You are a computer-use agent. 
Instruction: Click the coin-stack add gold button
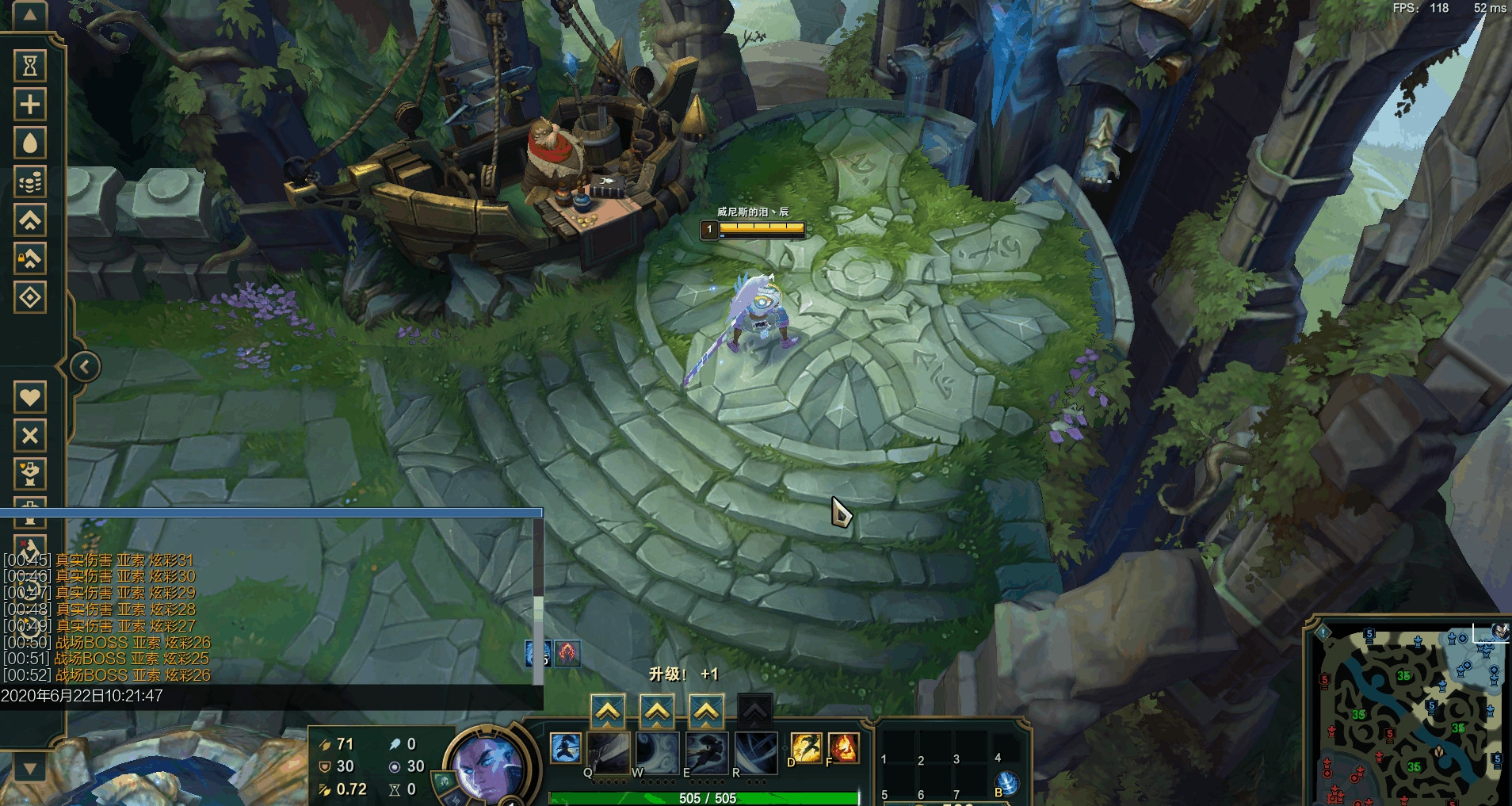coord(30,181)
